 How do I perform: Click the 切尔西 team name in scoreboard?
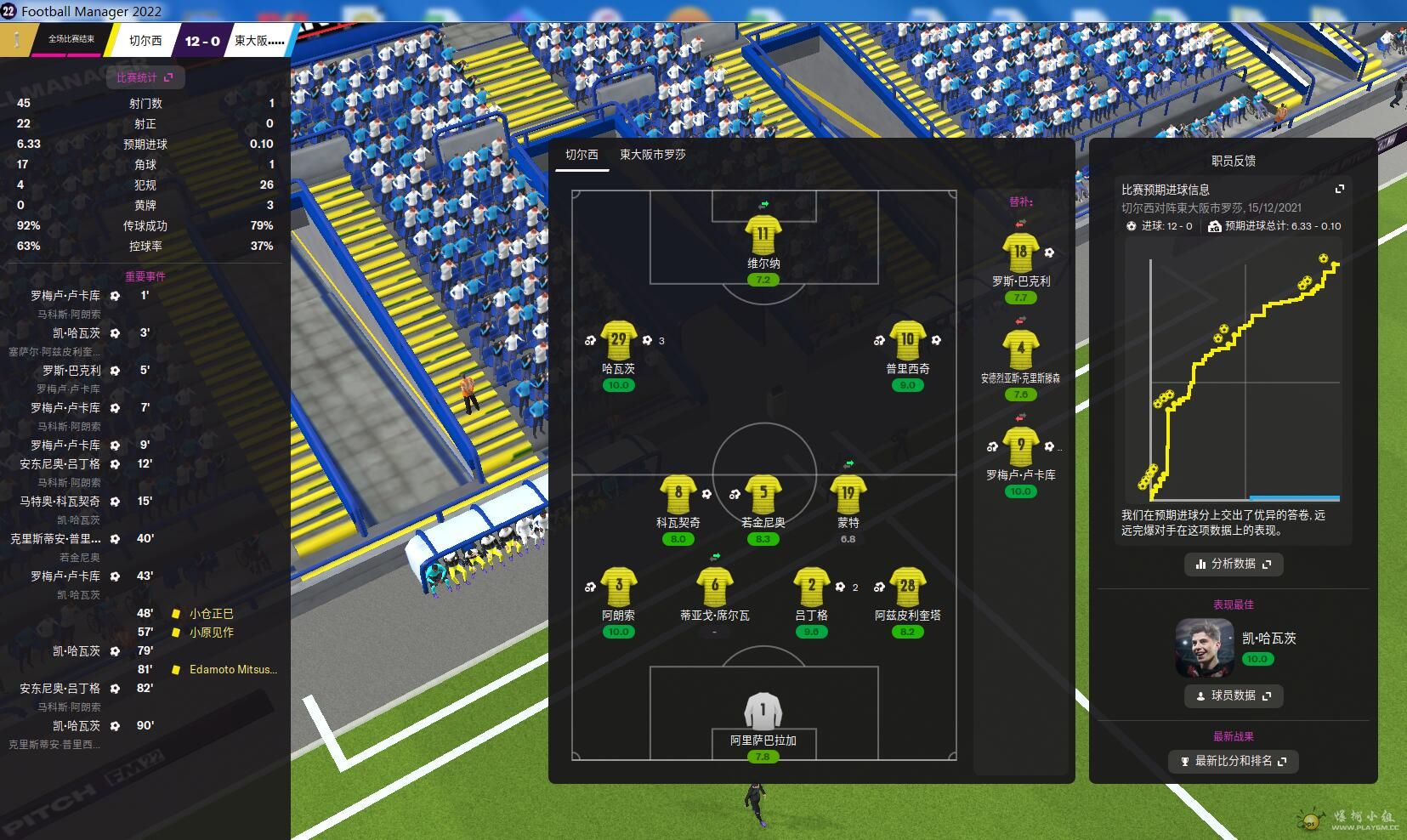[x=145, y=41]
